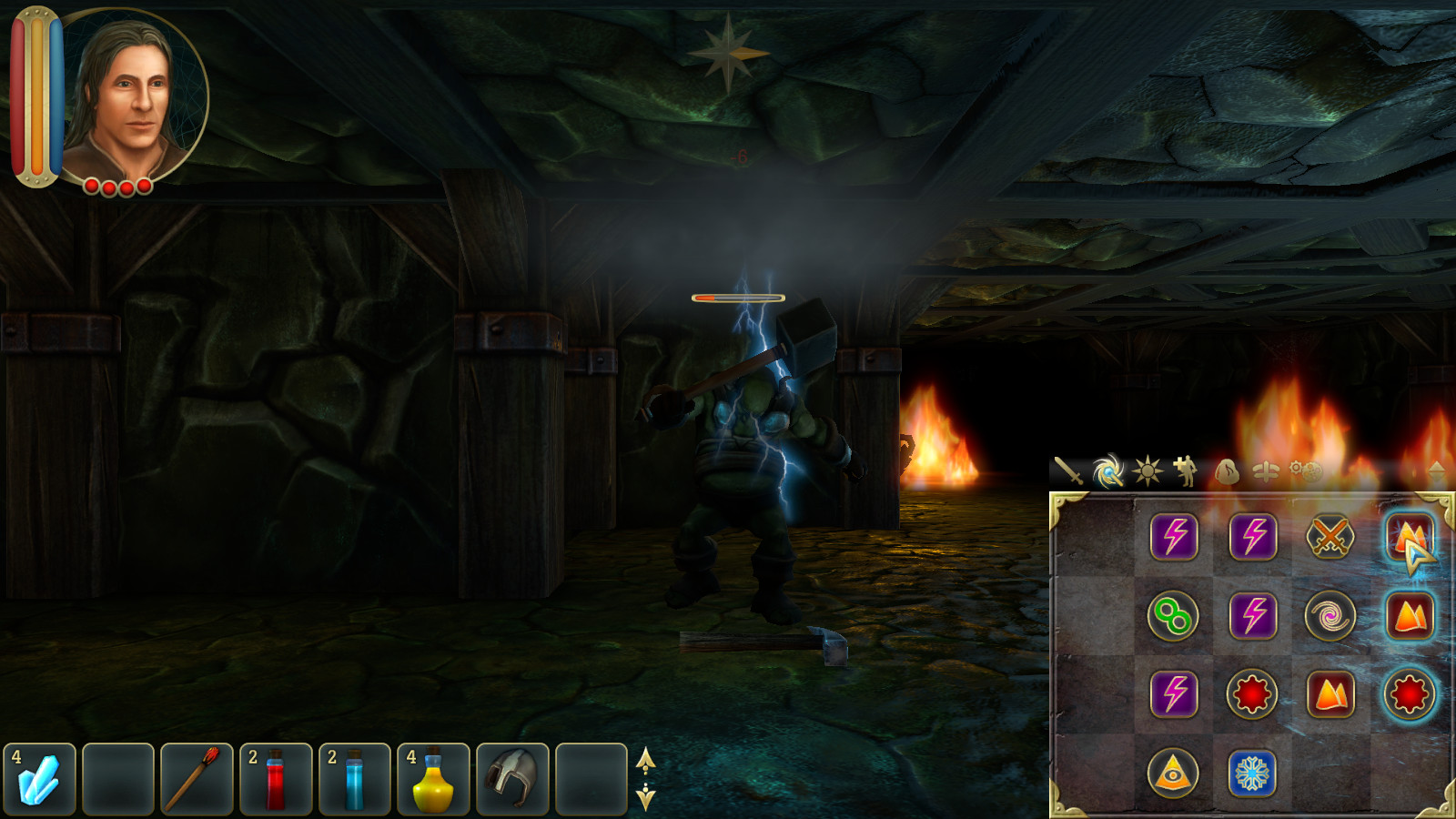Image resolution: width=1456 pixels, height=819 pixels.
Task: Select the swirling portal spell
Action: pyautogui.click(x=1330, y=613)
